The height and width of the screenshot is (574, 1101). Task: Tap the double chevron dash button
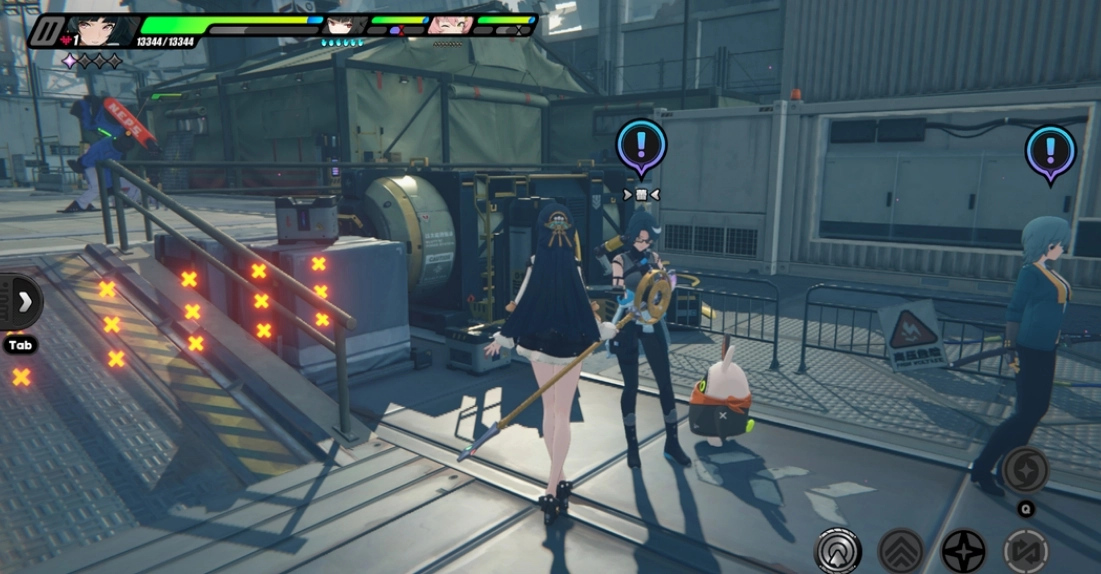click(x=900, y=551)
